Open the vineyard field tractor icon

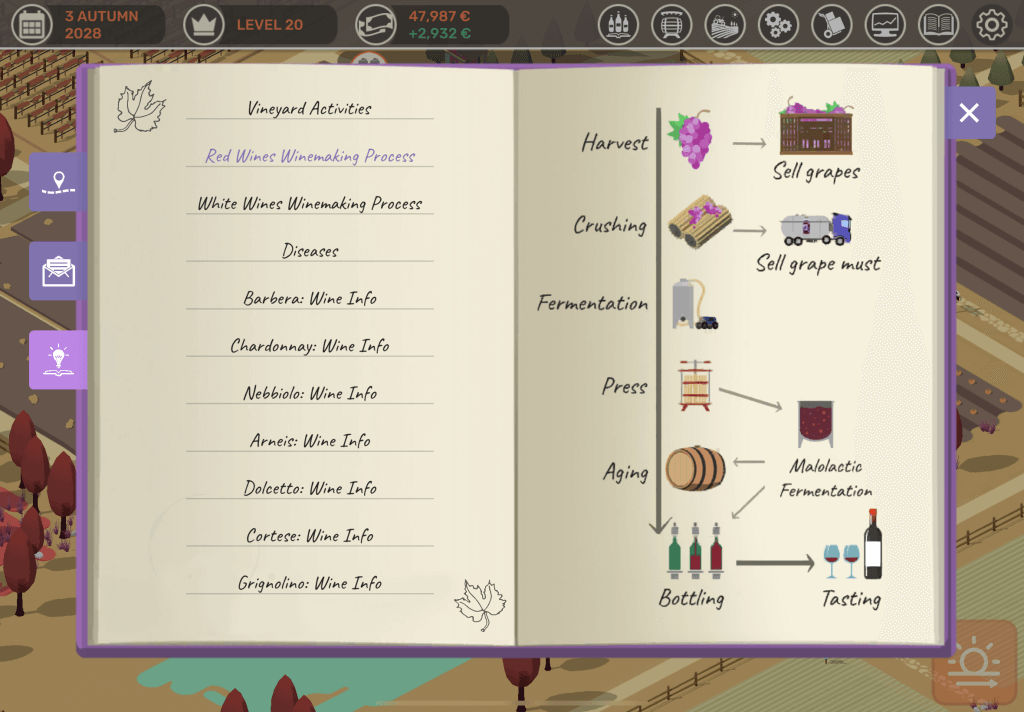point(725,24)
